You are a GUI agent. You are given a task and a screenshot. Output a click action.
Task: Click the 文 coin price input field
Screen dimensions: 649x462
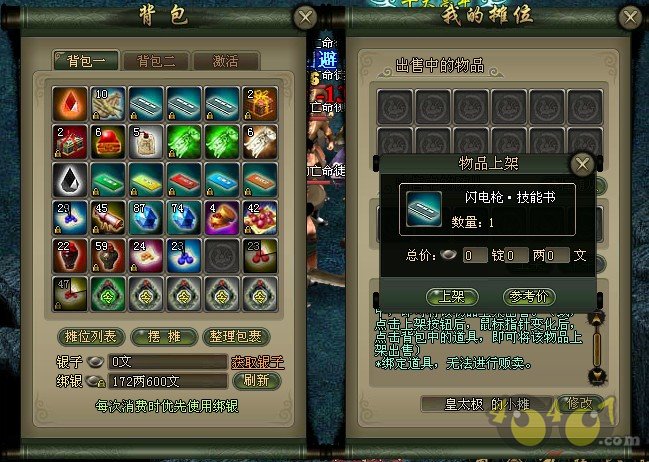[x=556, y=255]
